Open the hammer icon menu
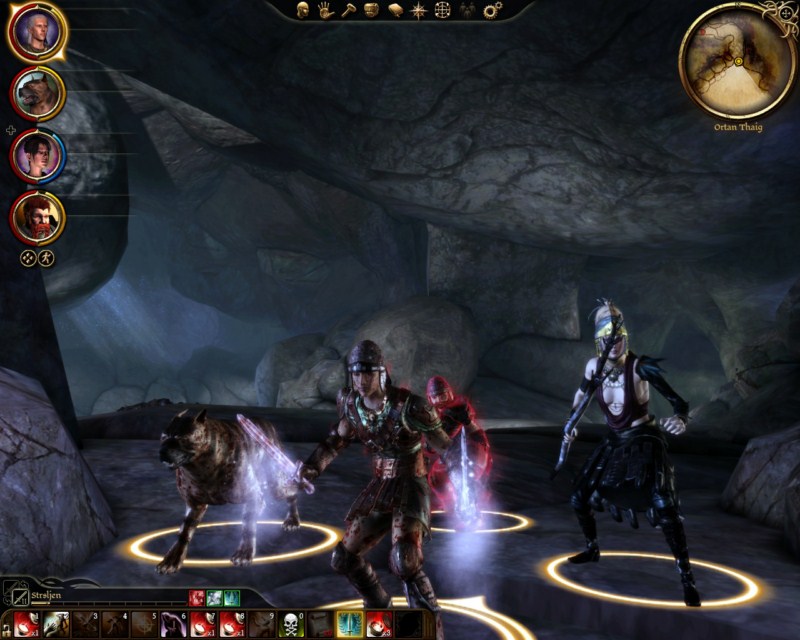Image resolution: width=800 pixels, height=640 pixels. (x=349, y=10)
